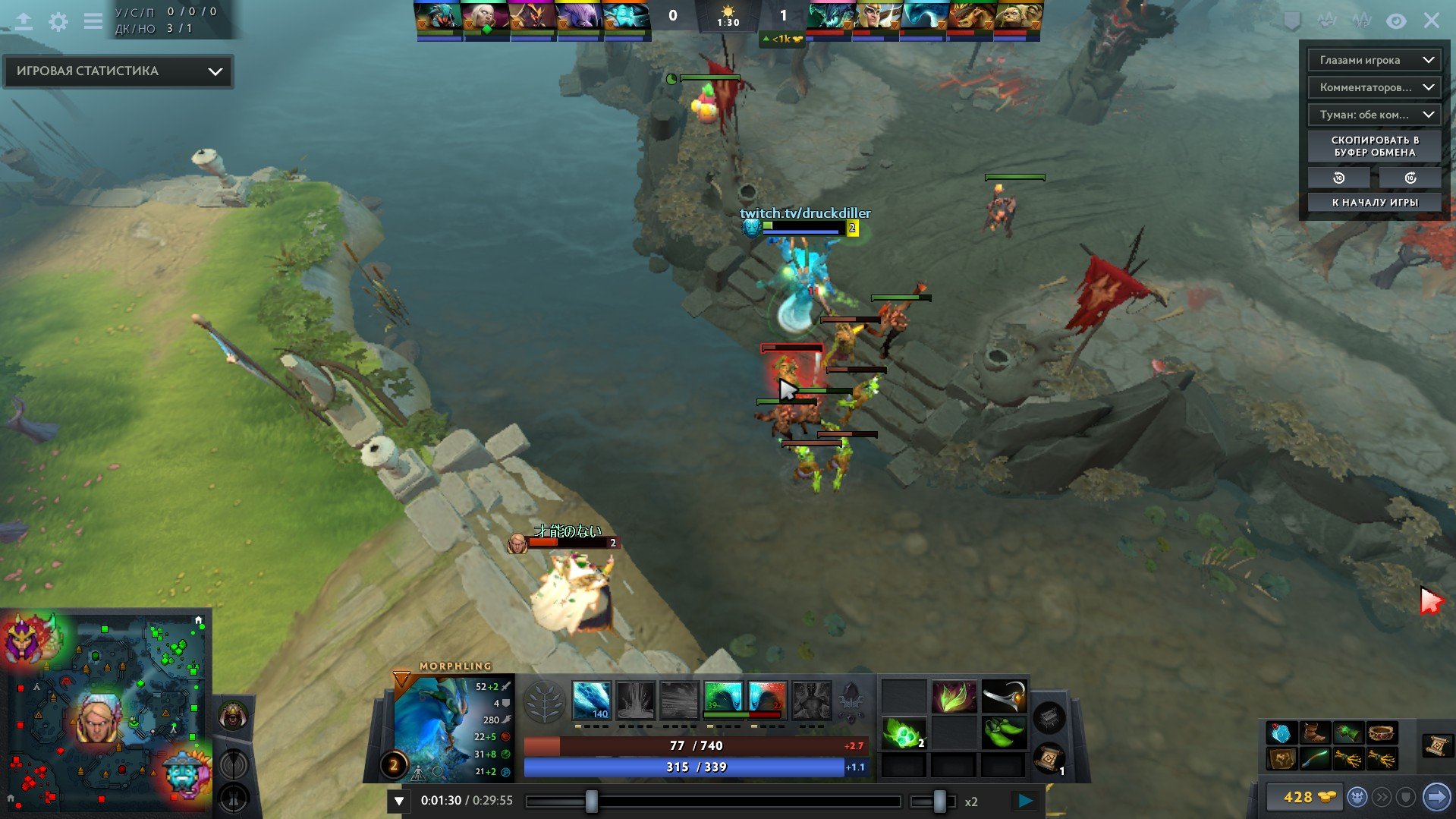
Task: Jump to game start with К началу игры
Action: click(1374, 202)
